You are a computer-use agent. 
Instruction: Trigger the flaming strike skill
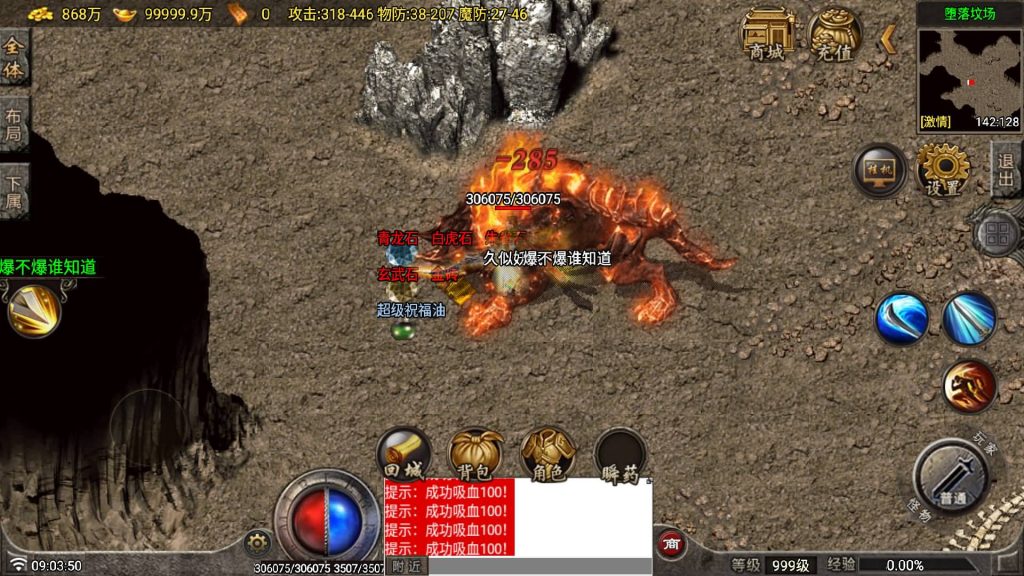click(x=969, y=386)
